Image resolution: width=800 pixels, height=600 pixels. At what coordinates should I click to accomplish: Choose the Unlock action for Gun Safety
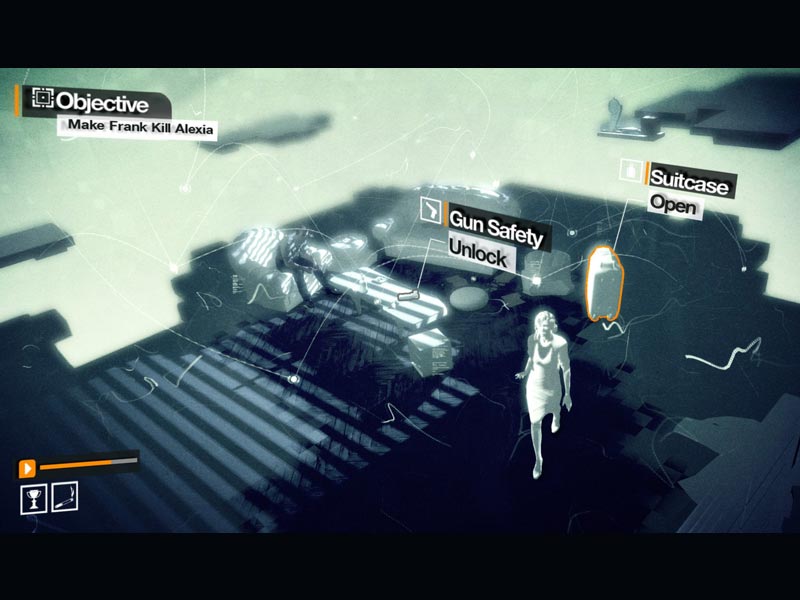479,255
